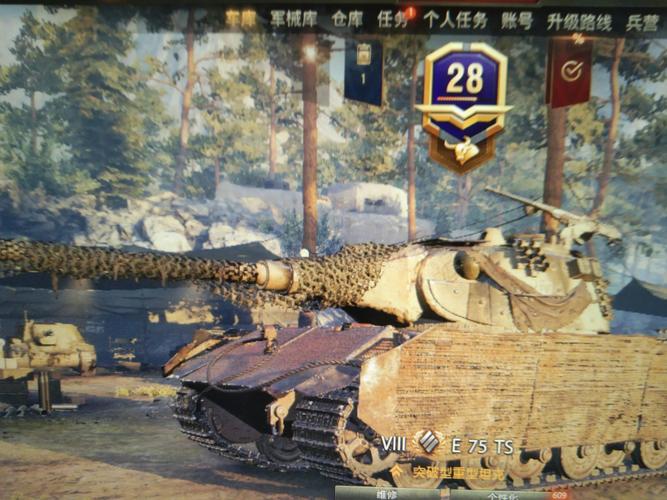Image resolution: width=667 pixels, height=500 pixels.
Task: Switch to the 军械库 armory tab
Action: click(x=292, y=19)
